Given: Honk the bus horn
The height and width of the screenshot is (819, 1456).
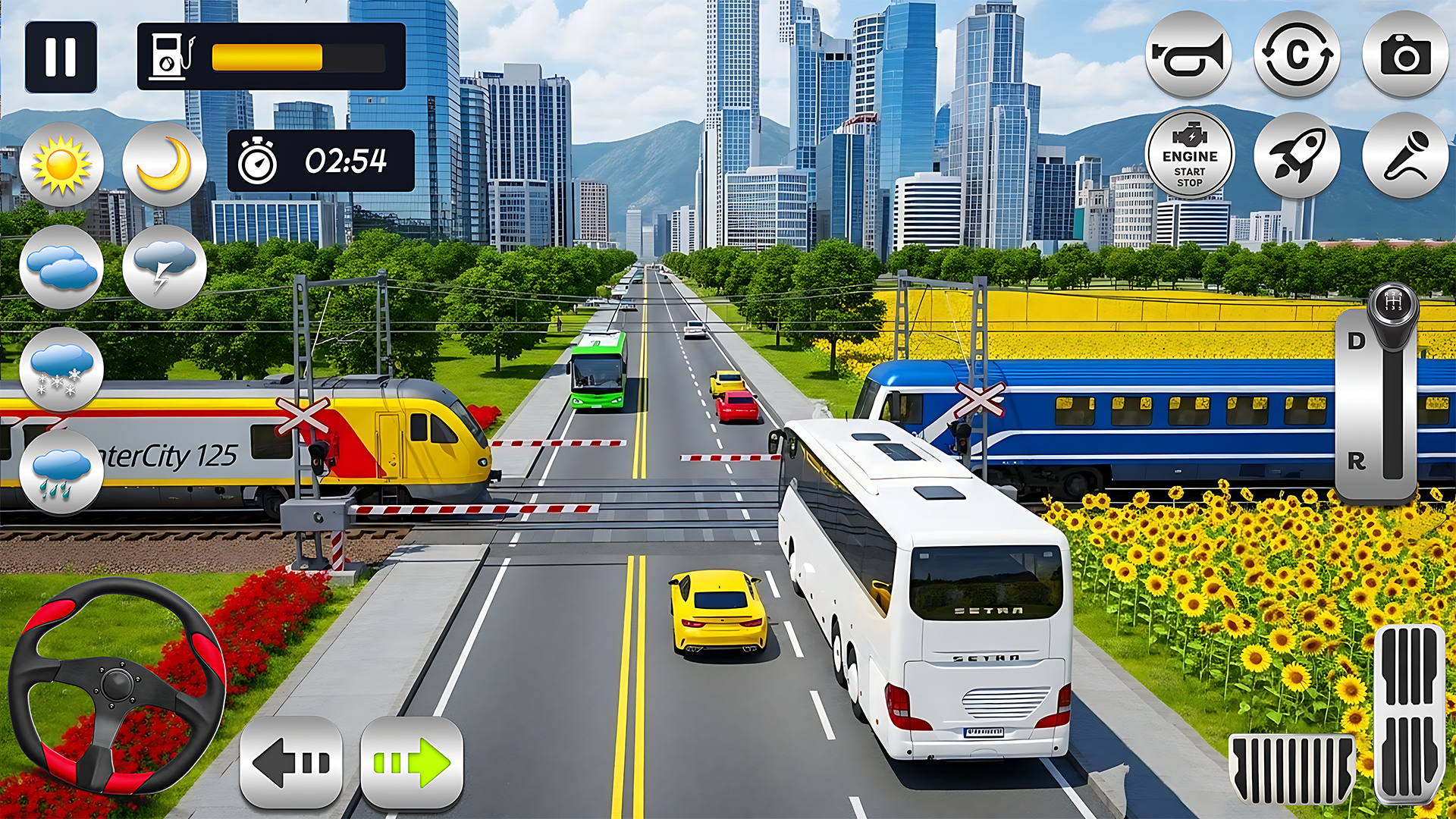Looking at the screenshot, I should coord(1188,55).
